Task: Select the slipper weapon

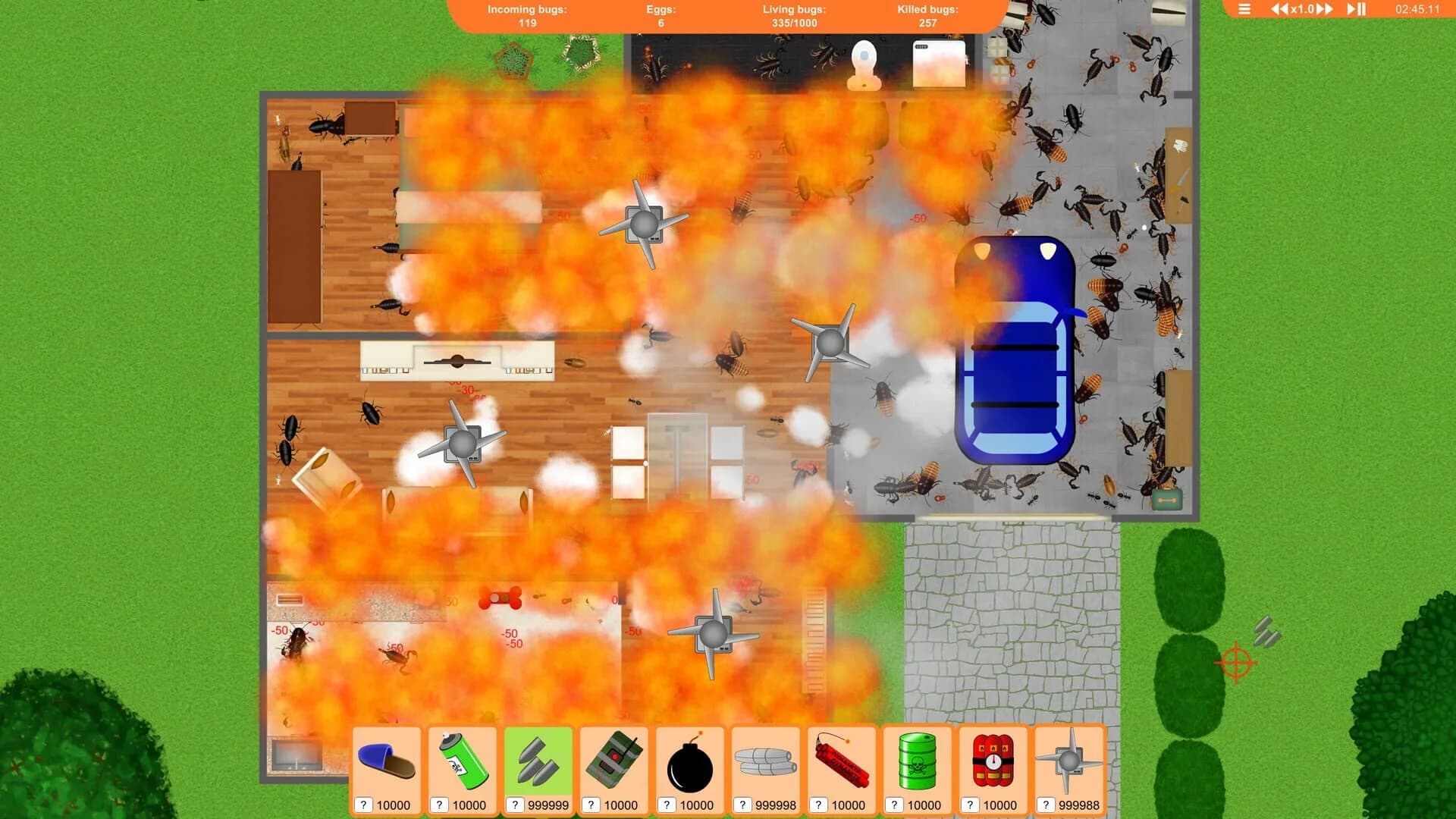Action: pyautogui.click(x=387, y=762)
